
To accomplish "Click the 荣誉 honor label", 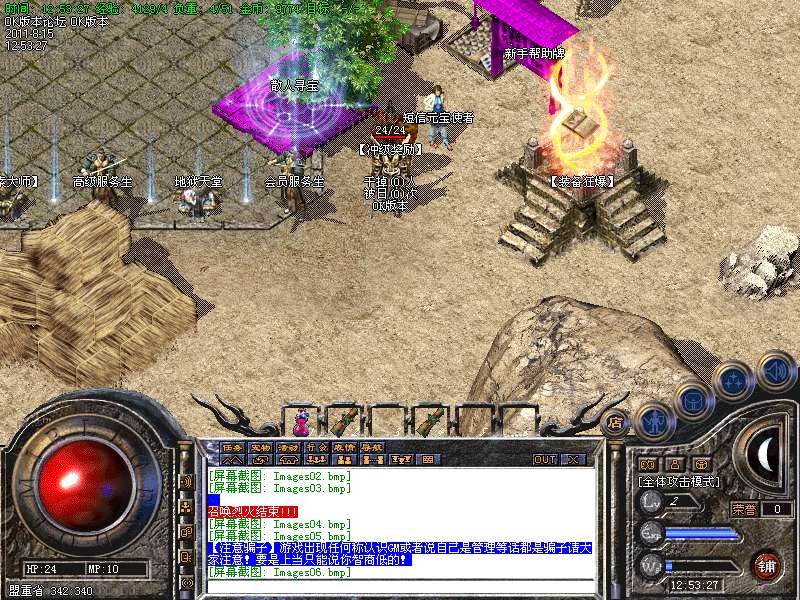I will pyautogui.click(x=742, y=509).
